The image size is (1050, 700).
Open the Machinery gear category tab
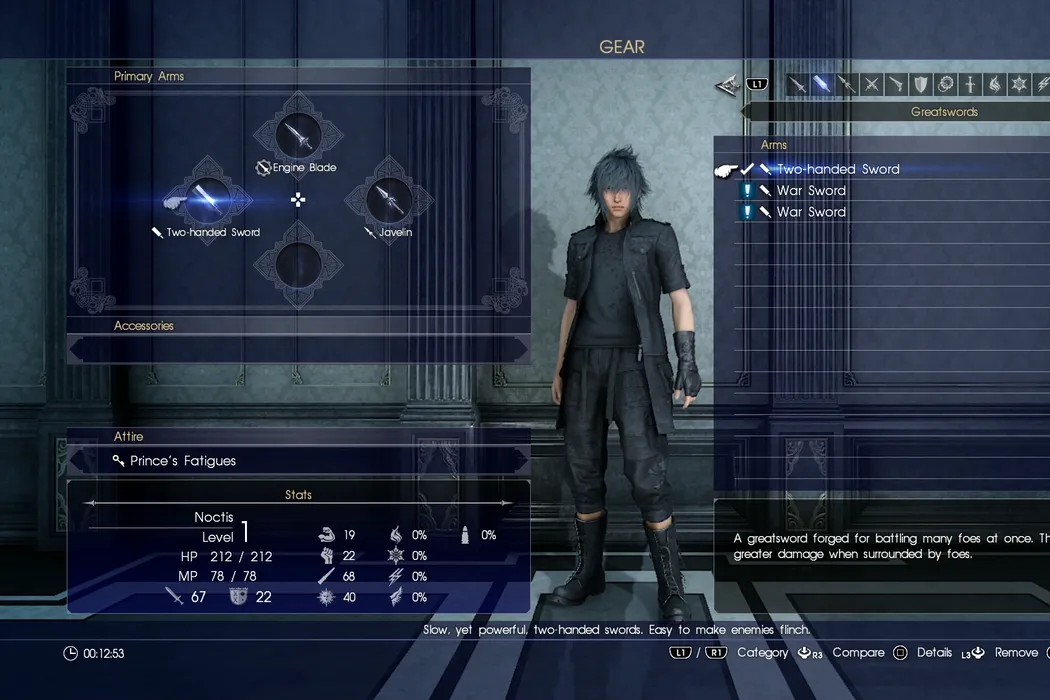pos(945,85)
